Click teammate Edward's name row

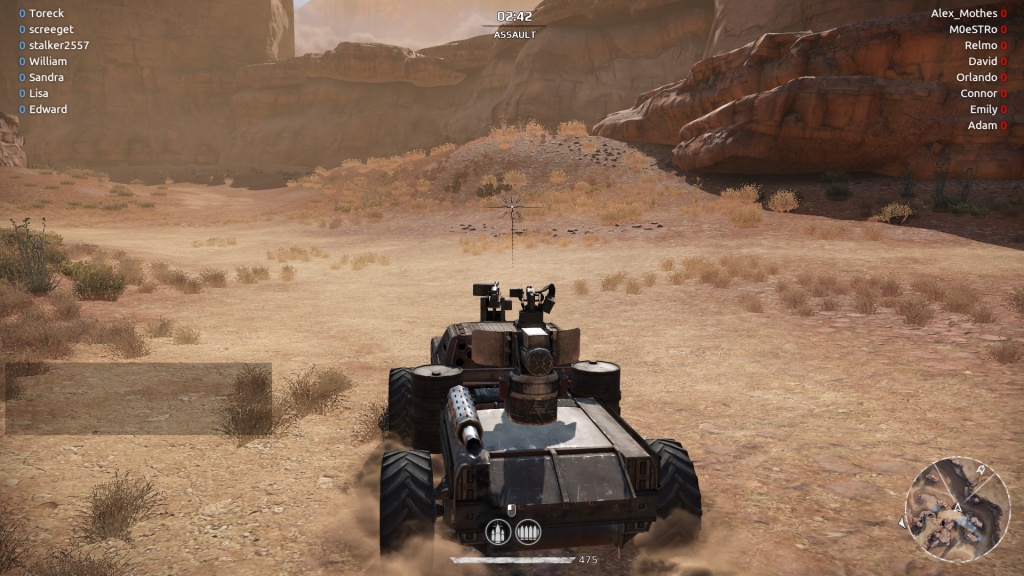(x=48, y=109)
